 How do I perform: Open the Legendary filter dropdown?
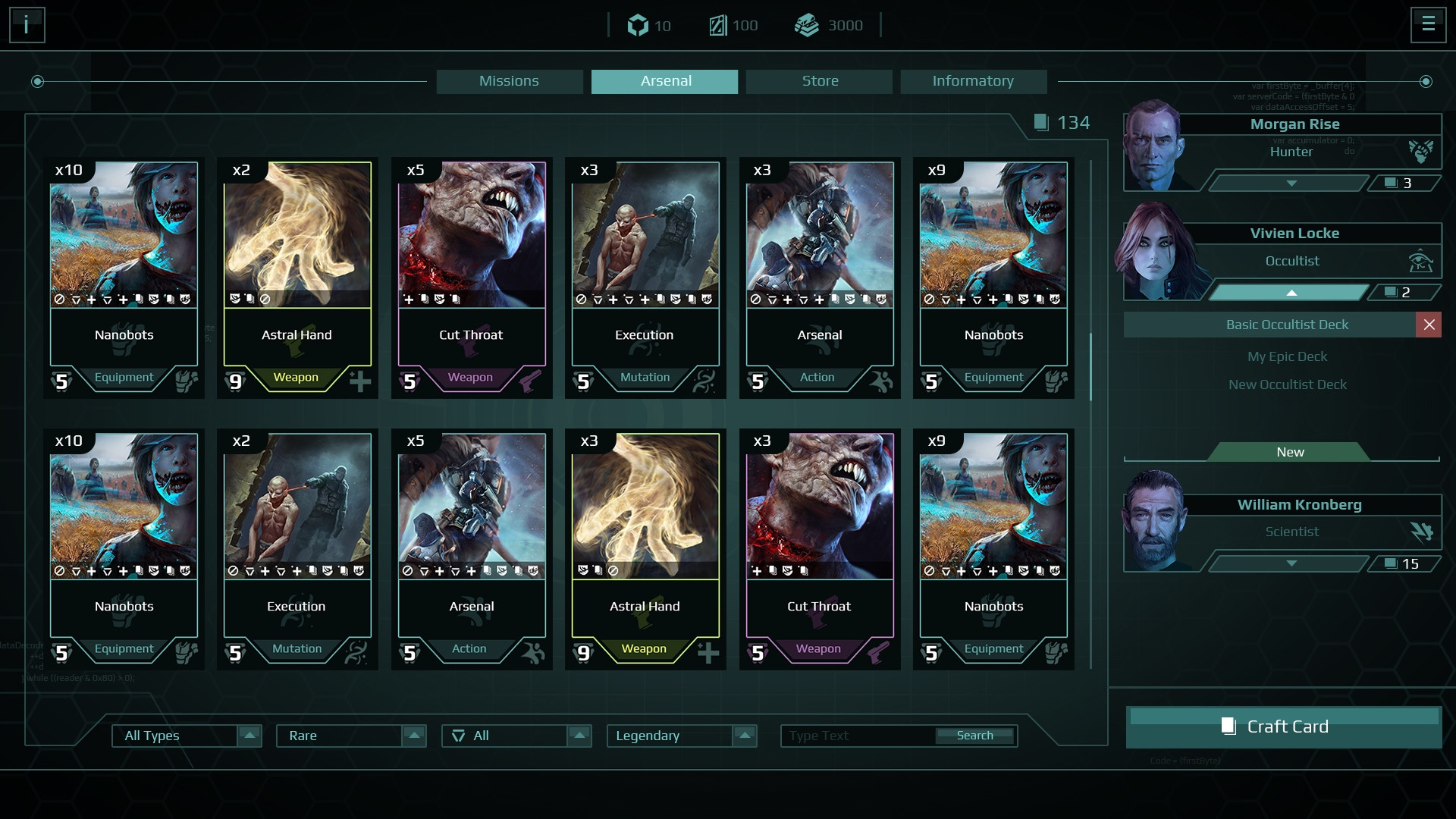(x=744, y=736)
